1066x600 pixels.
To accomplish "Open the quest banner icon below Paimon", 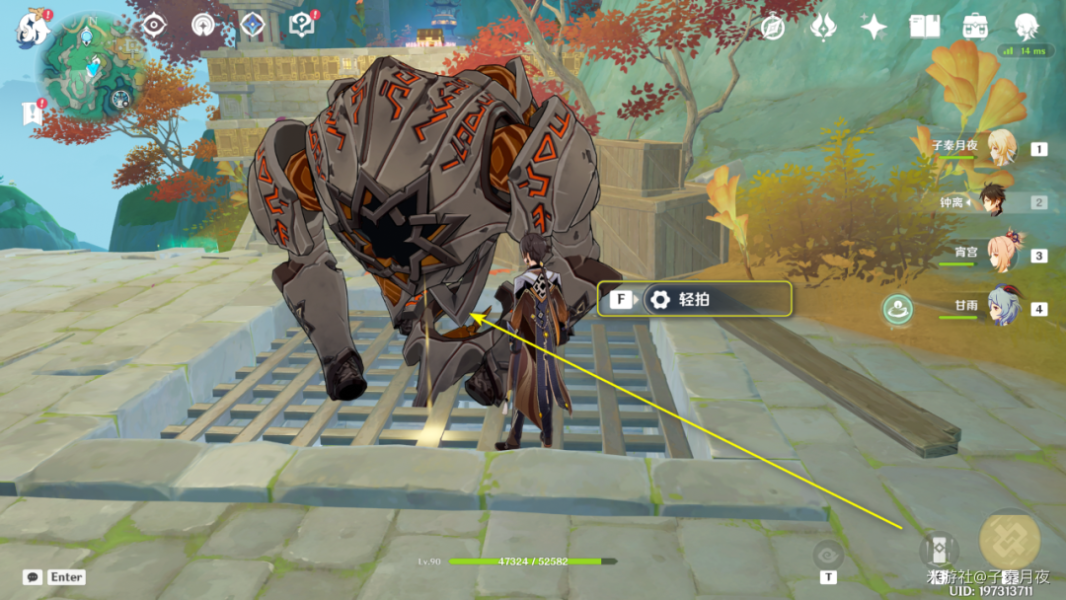I will pos(30,113).
